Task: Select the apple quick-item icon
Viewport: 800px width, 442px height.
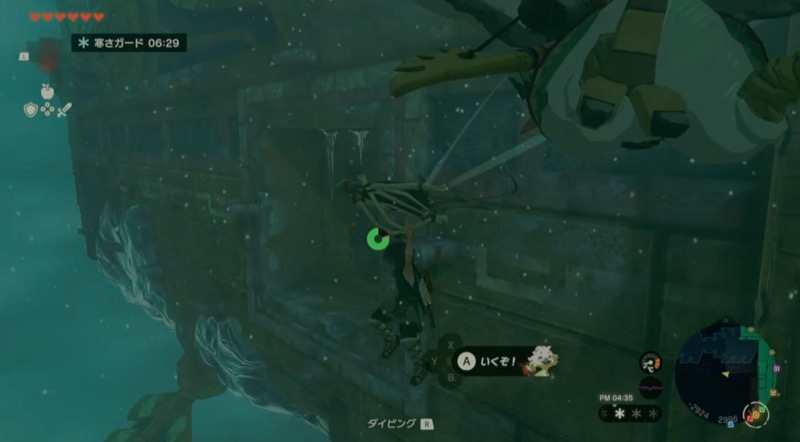Action: point(46,91)
